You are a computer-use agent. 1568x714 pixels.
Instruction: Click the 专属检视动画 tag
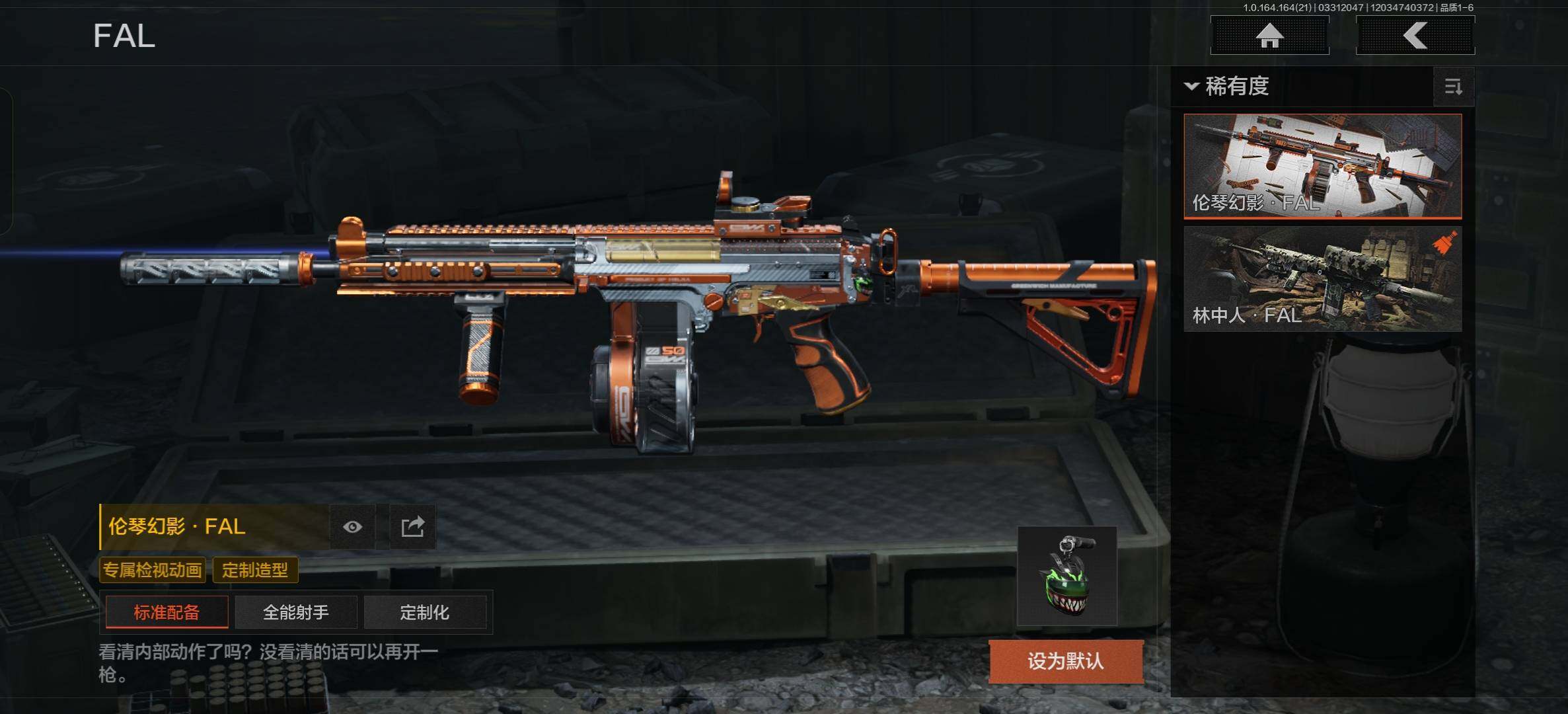(152, 570)
